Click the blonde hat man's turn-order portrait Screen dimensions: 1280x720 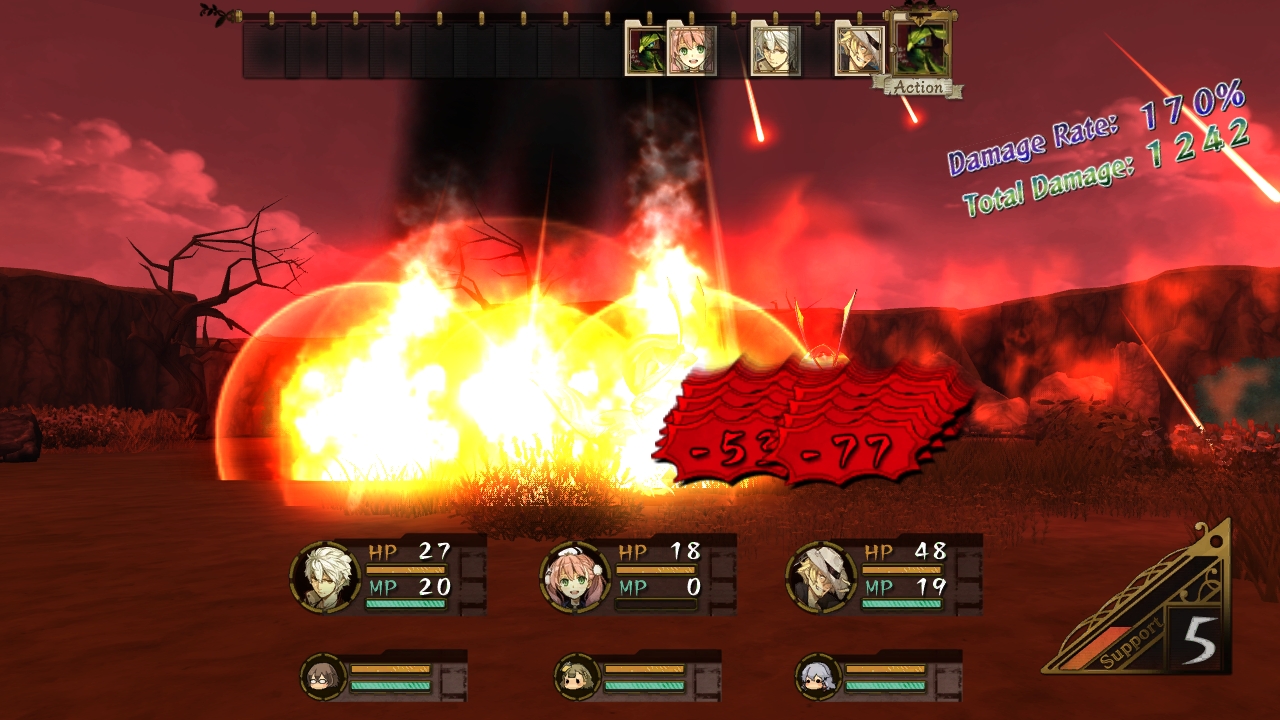pos(858,51)
